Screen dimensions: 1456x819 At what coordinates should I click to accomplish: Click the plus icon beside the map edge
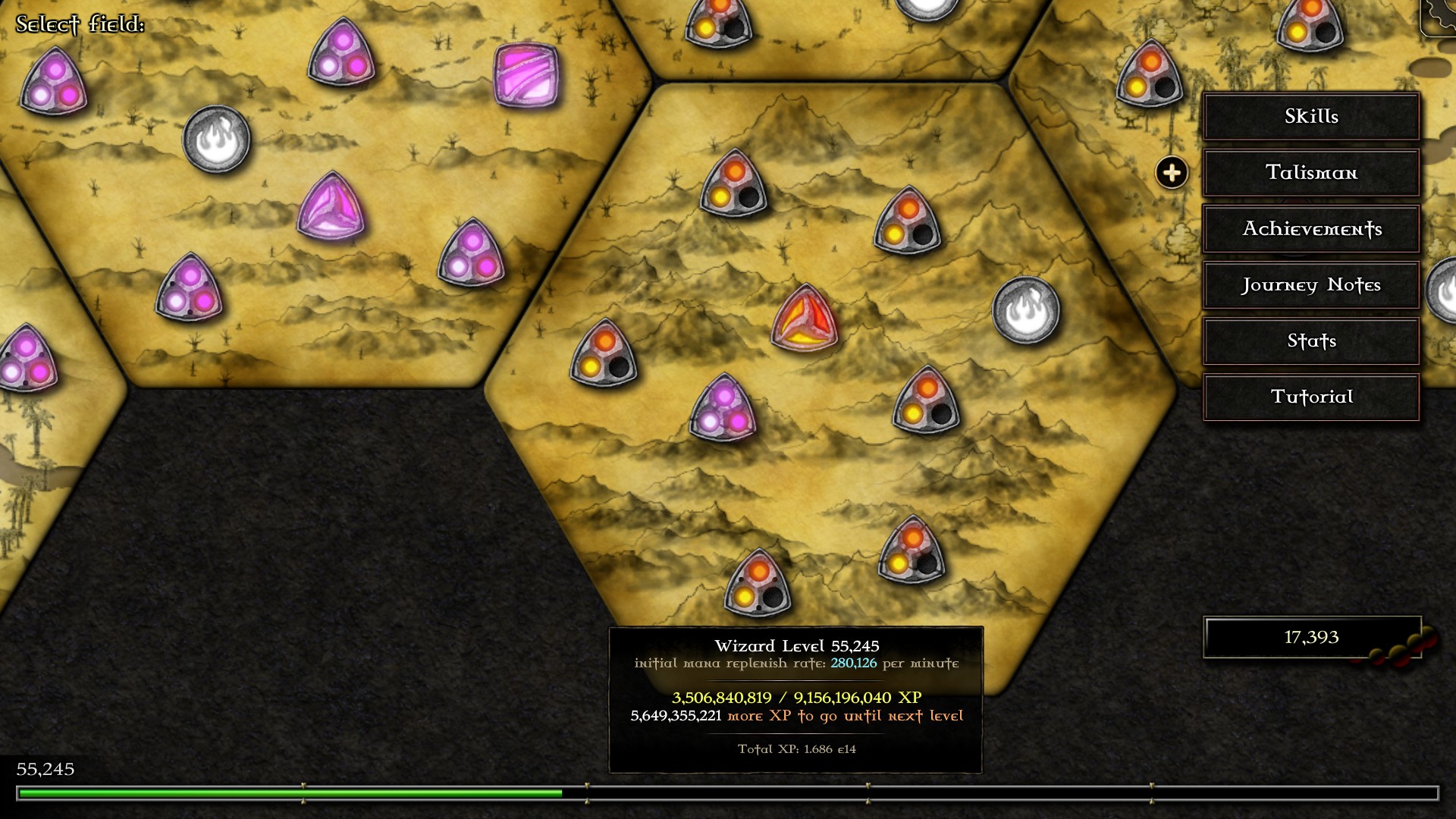[1170, 173]
